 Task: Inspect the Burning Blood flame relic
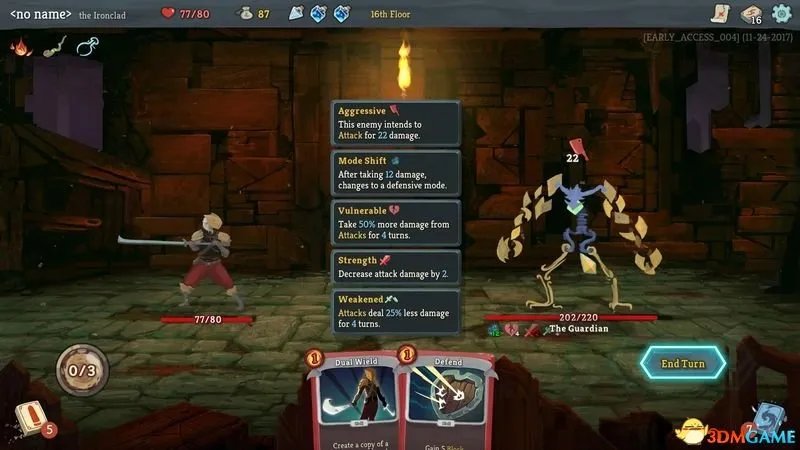point(20,46)
